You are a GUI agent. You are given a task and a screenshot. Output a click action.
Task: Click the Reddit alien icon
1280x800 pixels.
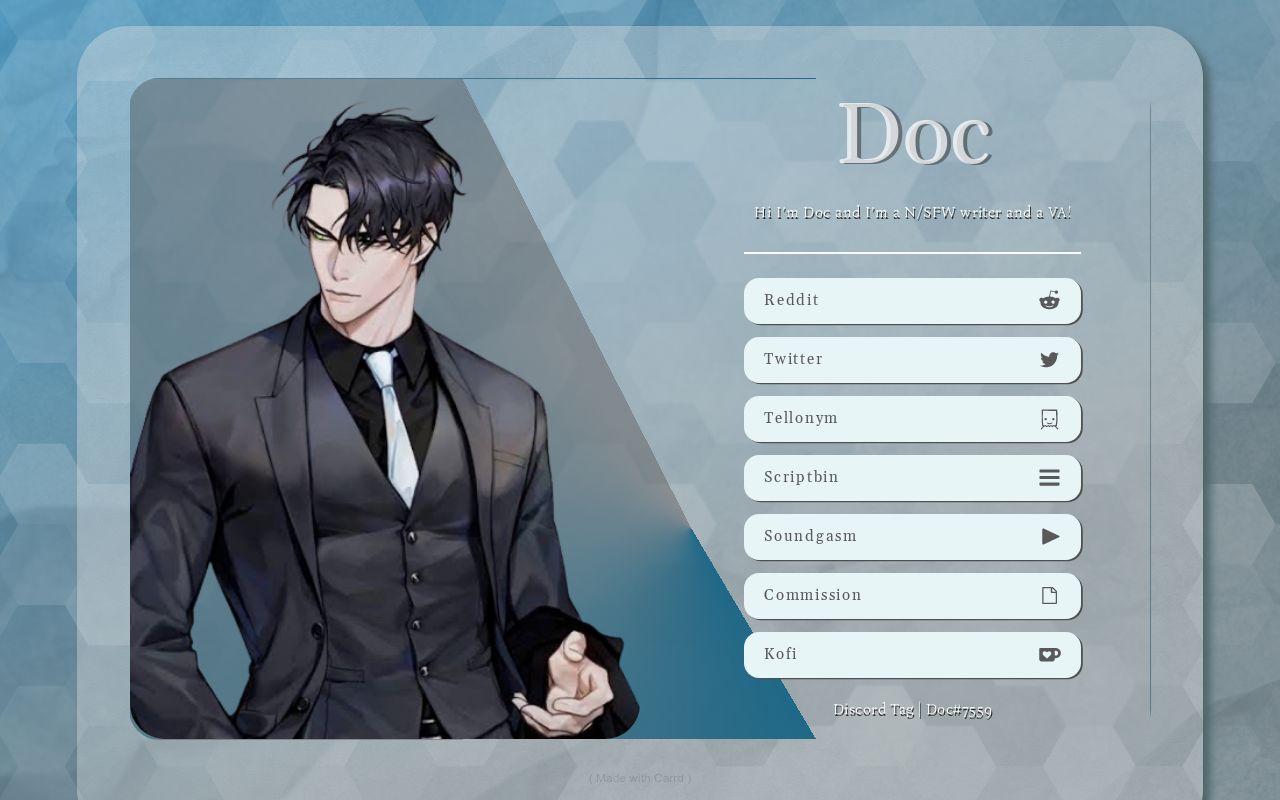(x=1048, y=300)
